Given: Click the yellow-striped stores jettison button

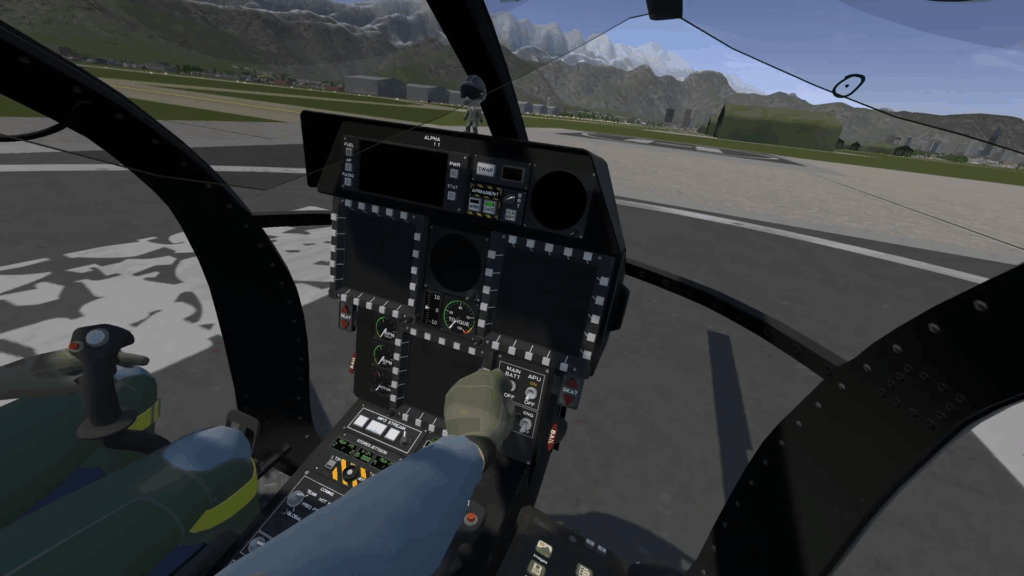Looking at the screenshot, I should [x=350, y=470].
